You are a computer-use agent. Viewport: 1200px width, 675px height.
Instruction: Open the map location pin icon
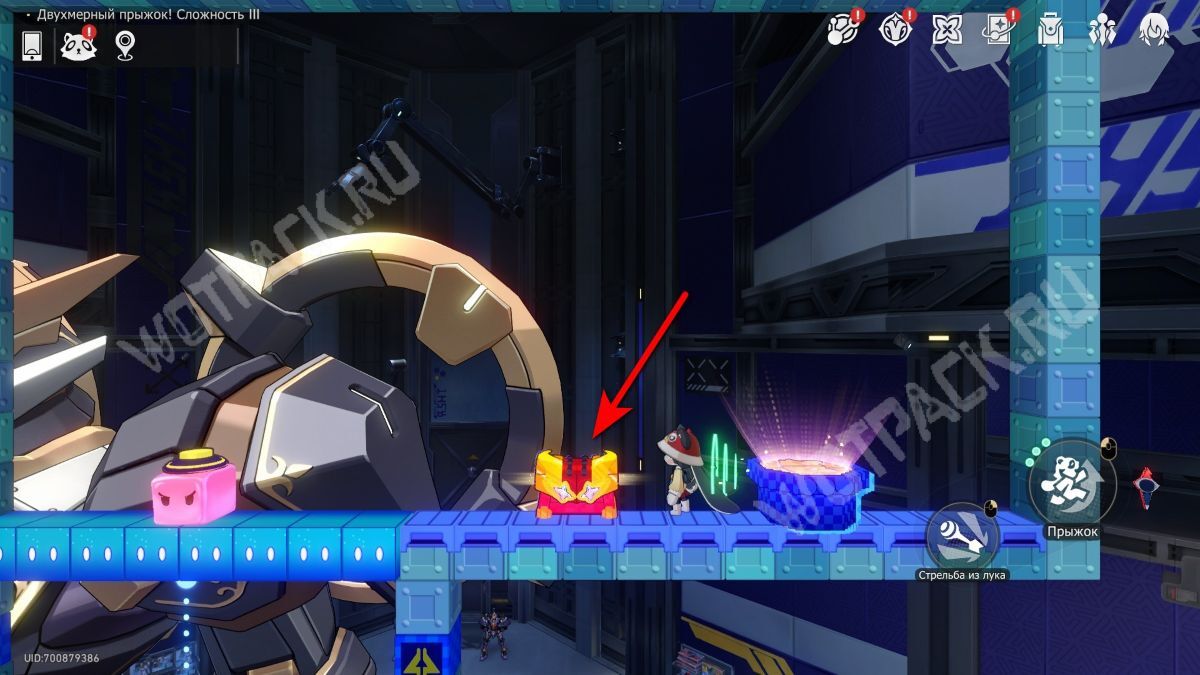click(124, 44)
